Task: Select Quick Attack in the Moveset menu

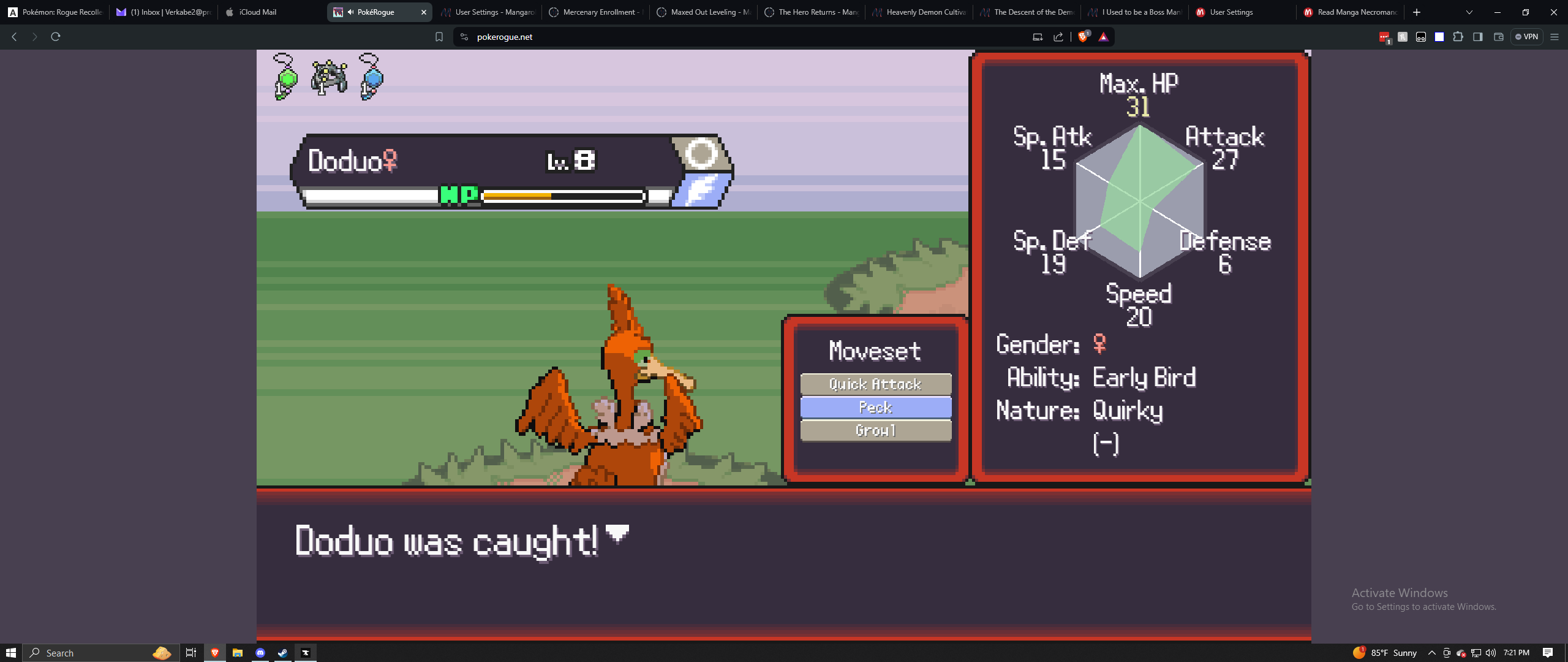Action: (875, 384)
